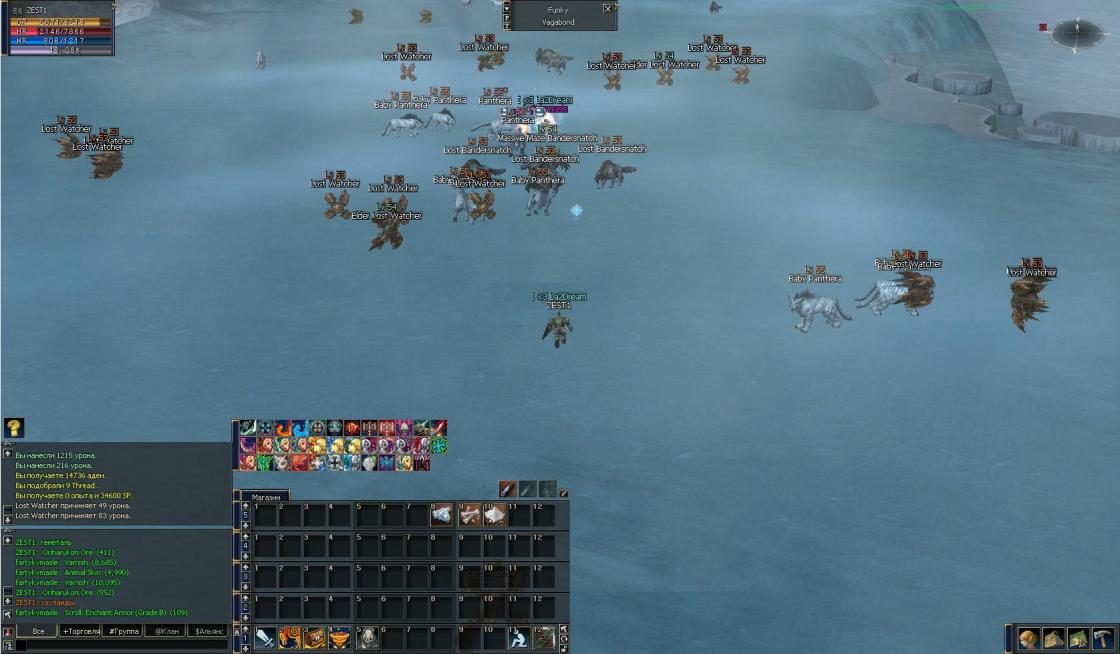The width and height of the screenshot is (1120, 654).
Task: Select the @Клан chat tab
Action: tap(165, 631)
